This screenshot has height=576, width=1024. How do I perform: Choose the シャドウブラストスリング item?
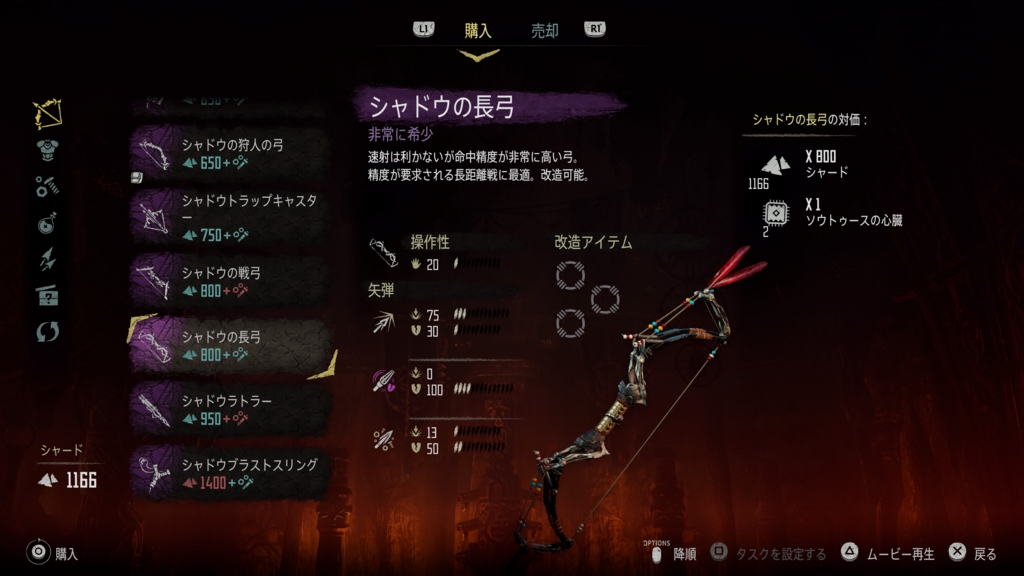click(x=230, y=473)
